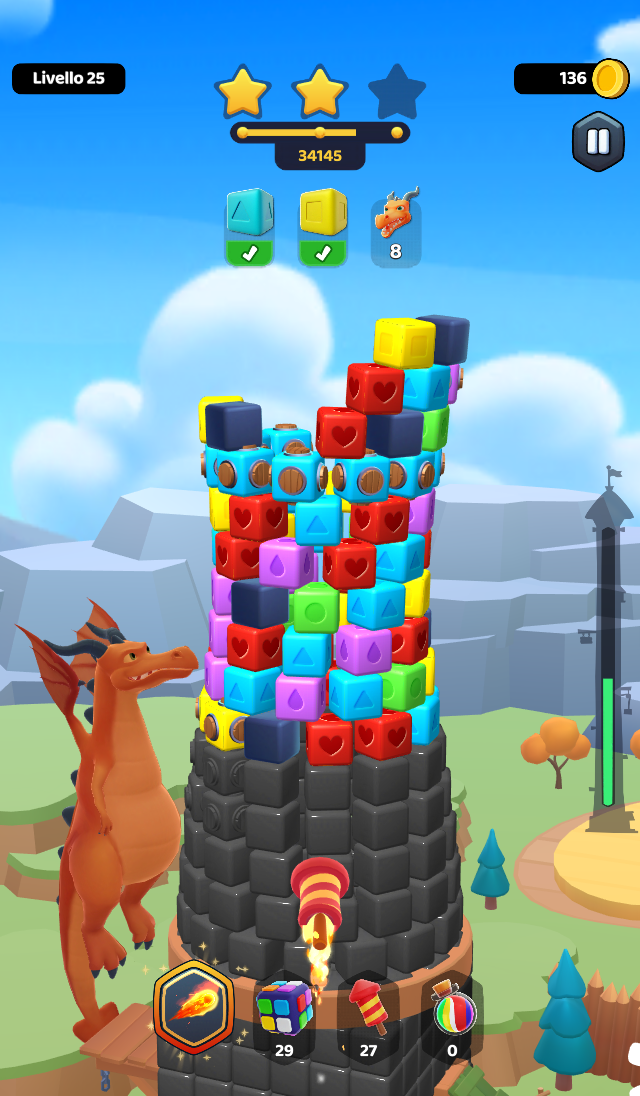
Task: Pause the game with the hexagon button
Action: coord(598,141)
